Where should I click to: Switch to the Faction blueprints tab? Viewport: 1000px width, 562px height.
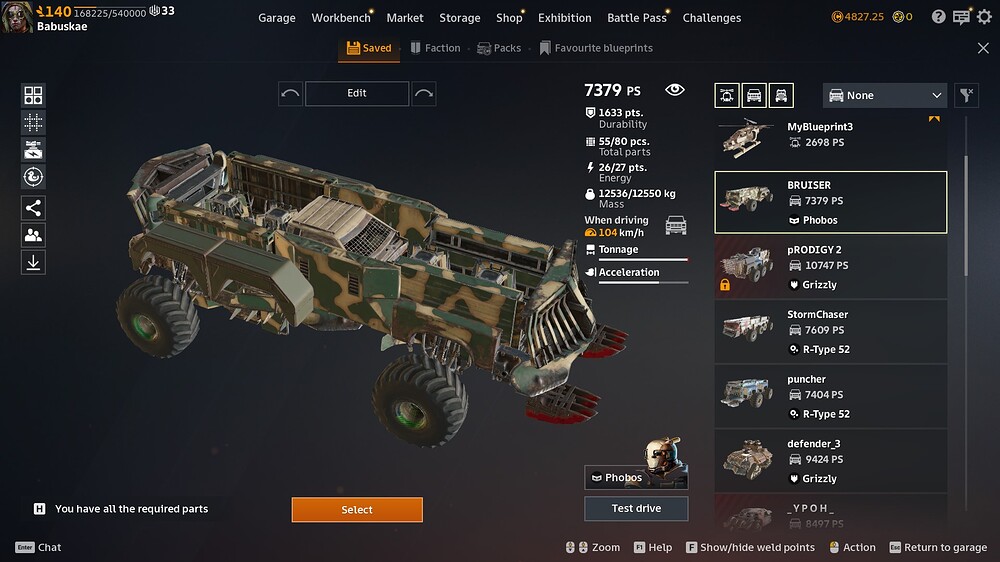[434, 48]
